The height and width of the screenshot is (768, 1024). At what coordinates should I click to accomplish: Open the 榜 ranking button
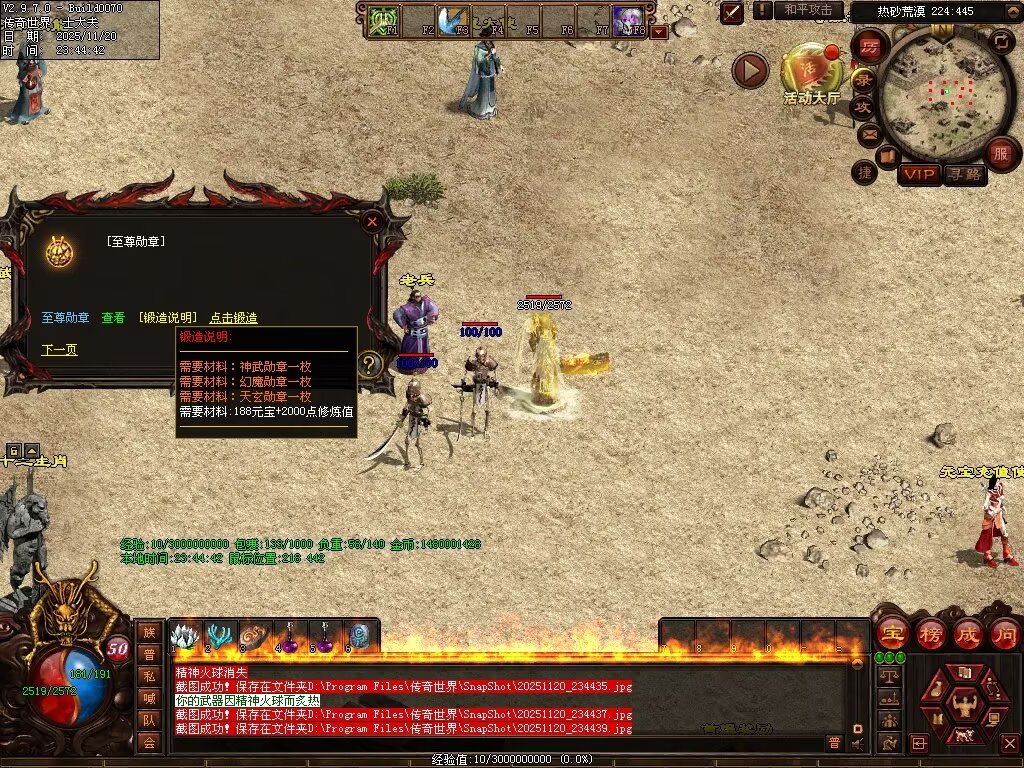[931, 633]
